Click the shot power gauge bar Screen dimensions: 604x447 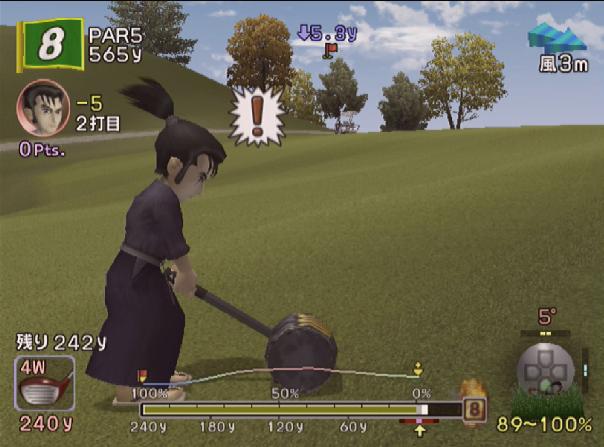298,409
